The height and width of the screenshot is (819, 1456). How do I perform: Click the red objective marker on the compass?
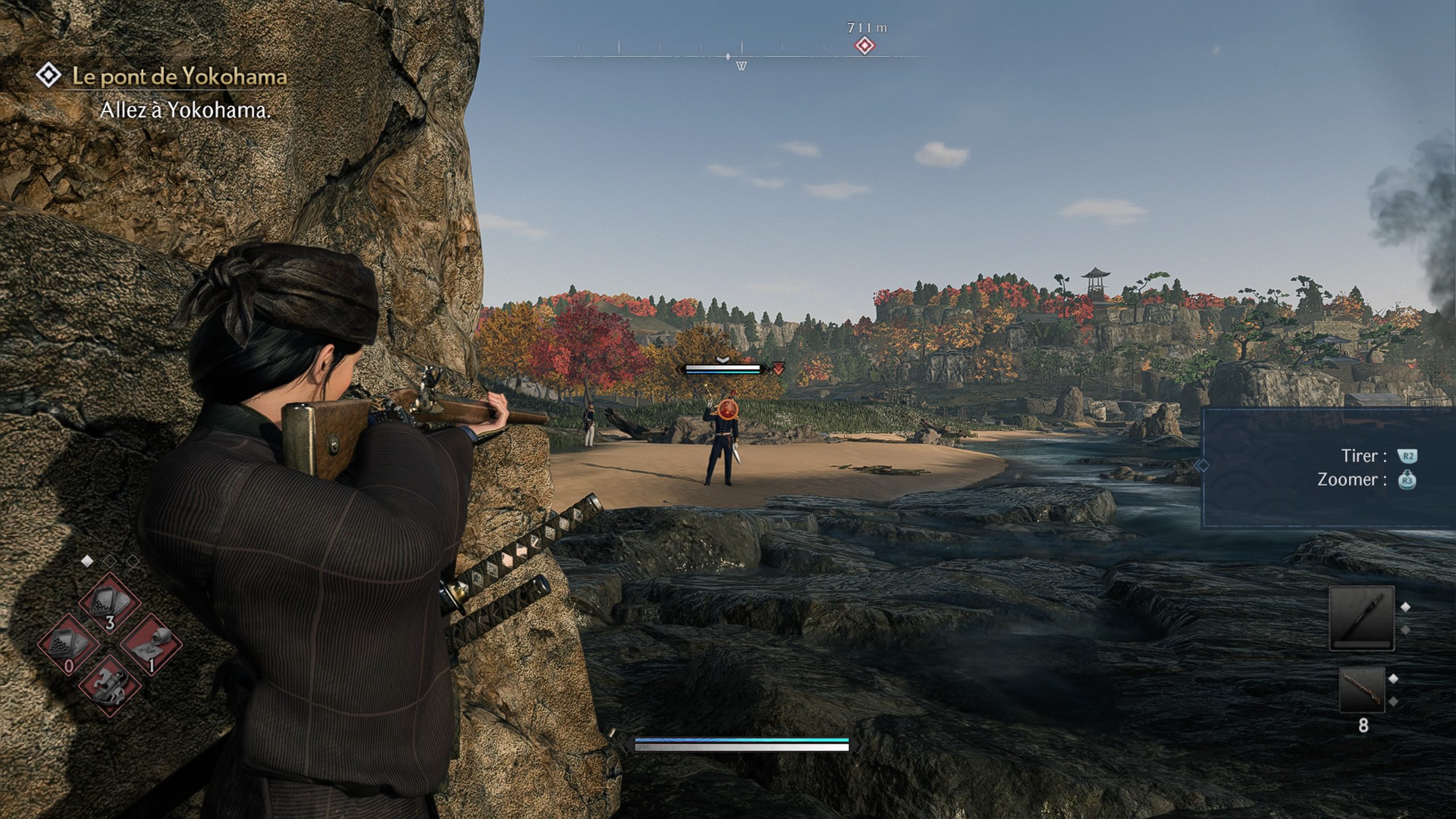864,45
